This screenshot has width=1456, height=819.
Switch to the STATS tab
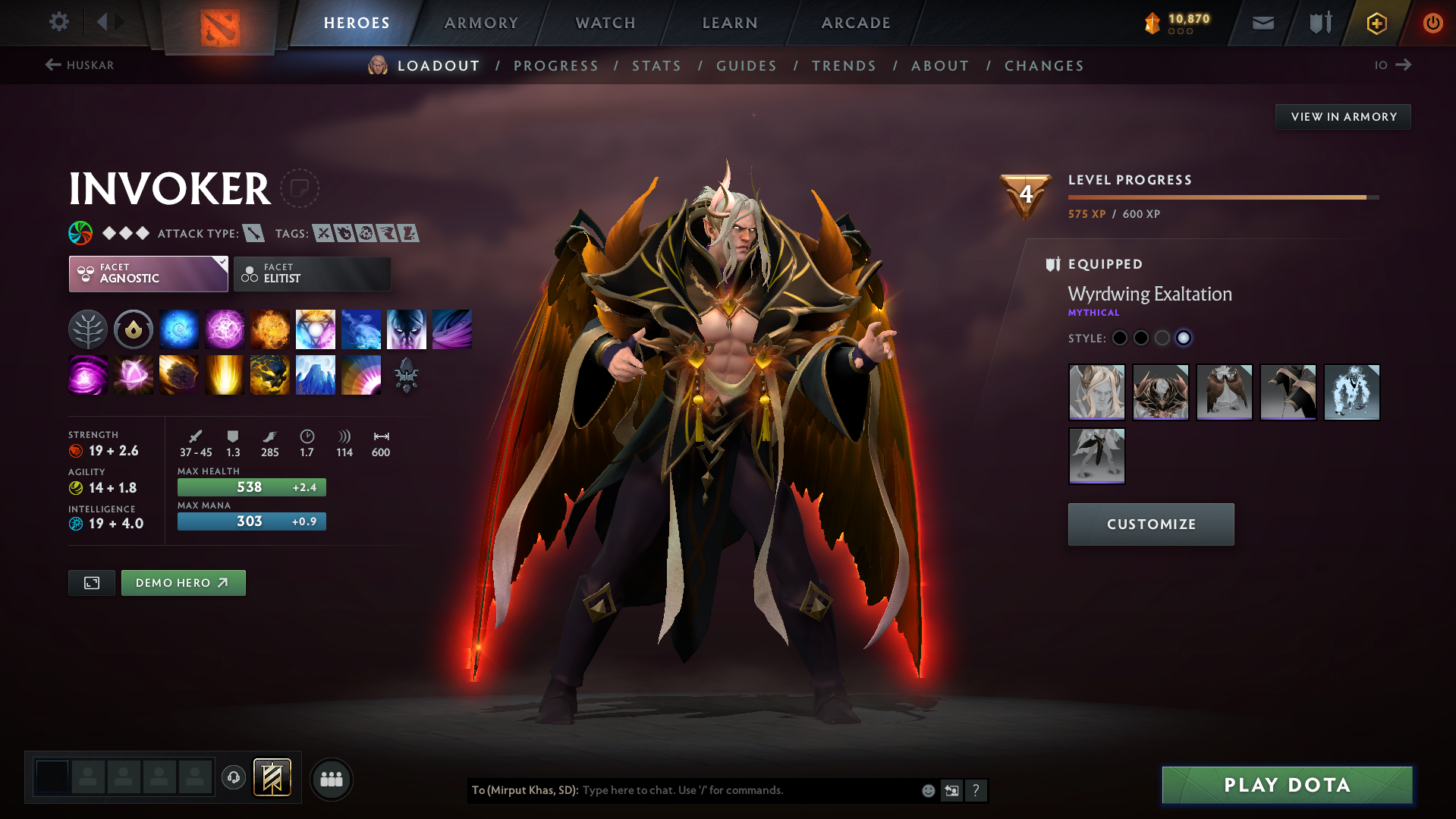(x=656, y=65)
